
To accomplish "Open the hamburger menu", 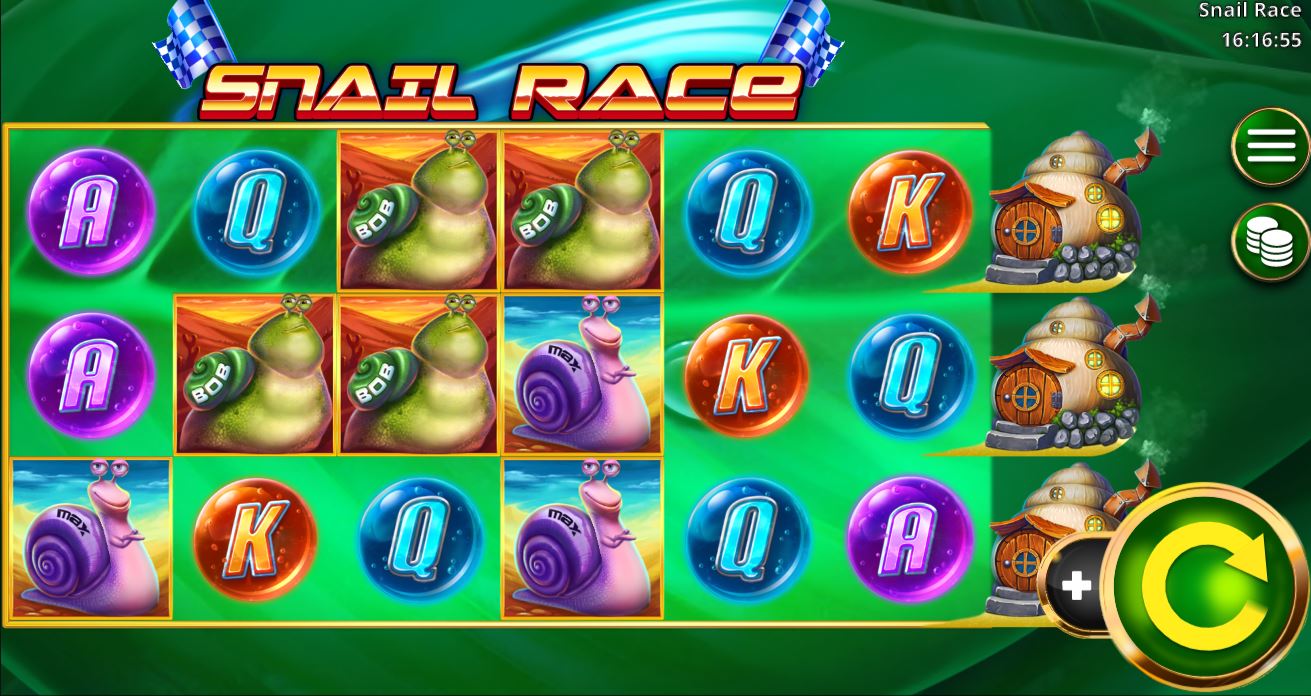I will [x=1270, y=147].
